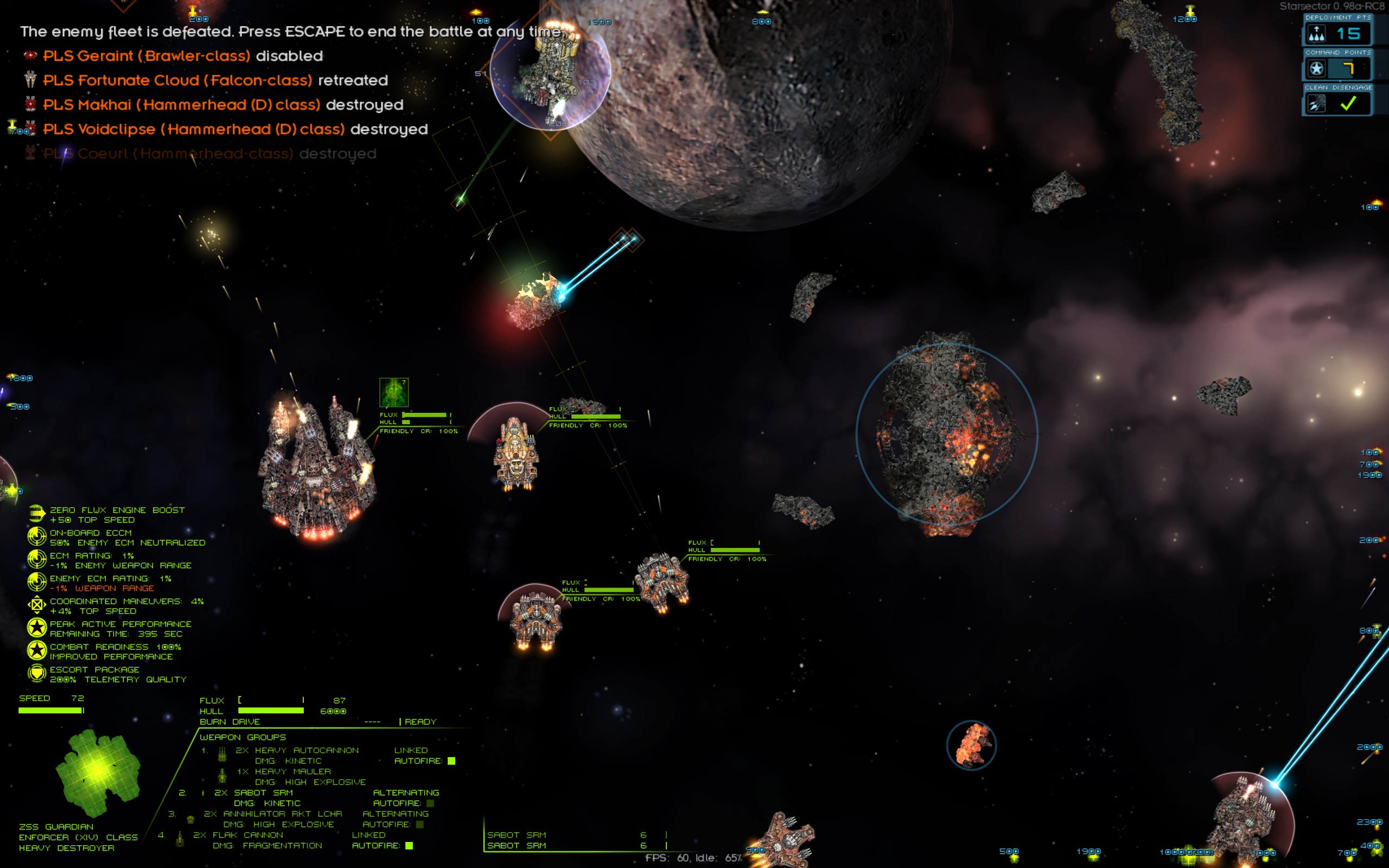Activate the Burn Drive ship system
The height and width of the screenshot is (868, 1389).
coord(230,722)
